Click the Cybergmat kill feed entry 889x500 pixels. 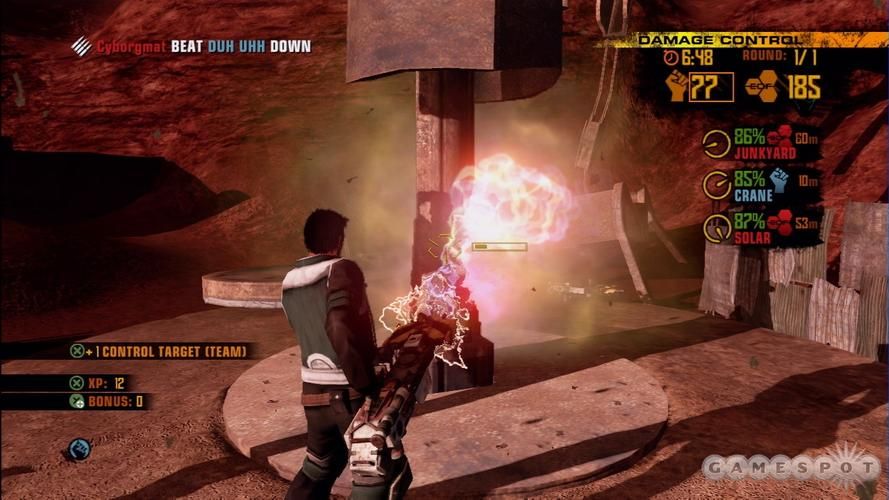coord(192,46)
